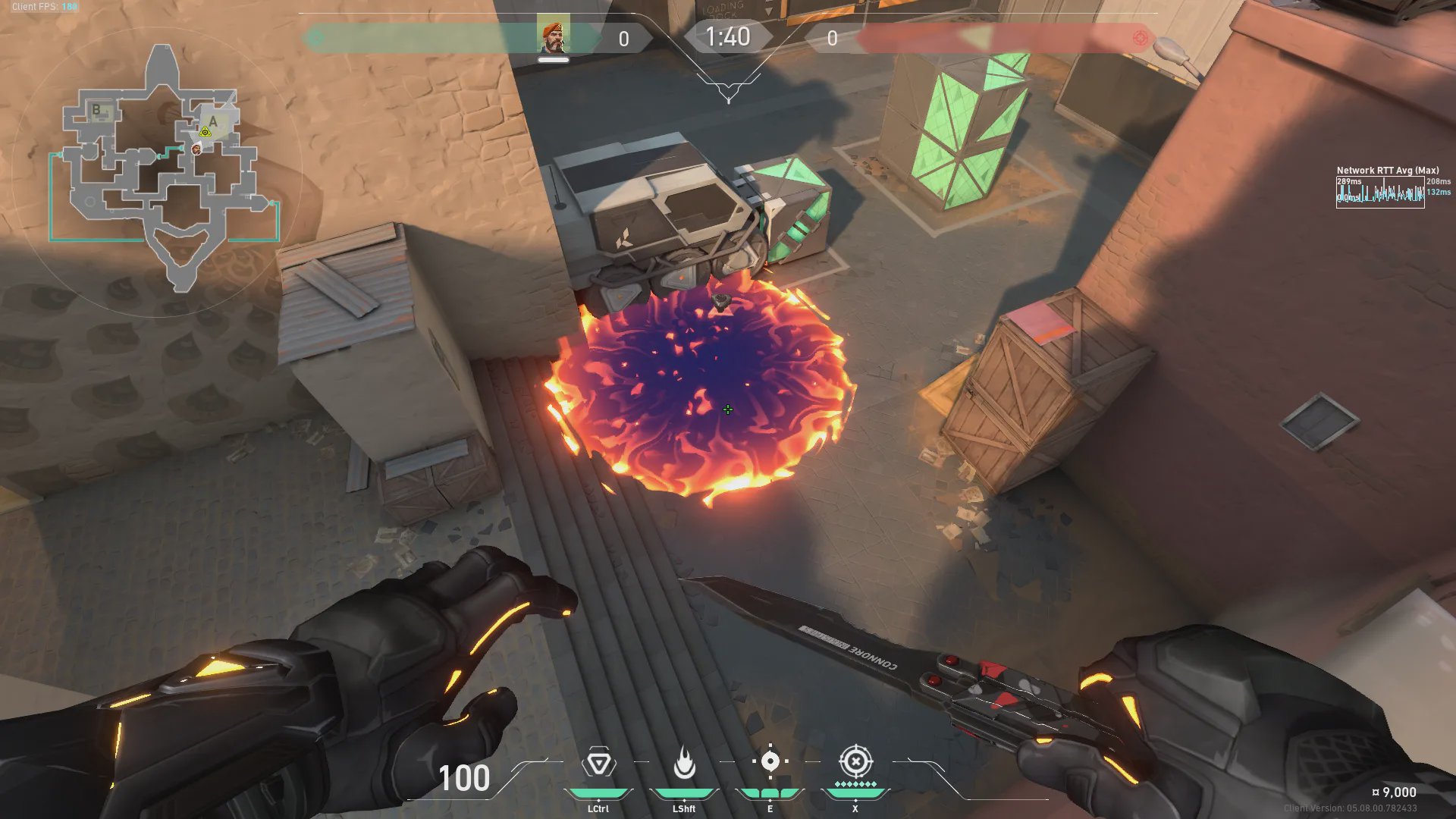Image resolution: width=1456 pixels, height=819 pixels.
Task: Trigger the Orbital Strike ultimate icon
Action: click(x=855, y=761)
